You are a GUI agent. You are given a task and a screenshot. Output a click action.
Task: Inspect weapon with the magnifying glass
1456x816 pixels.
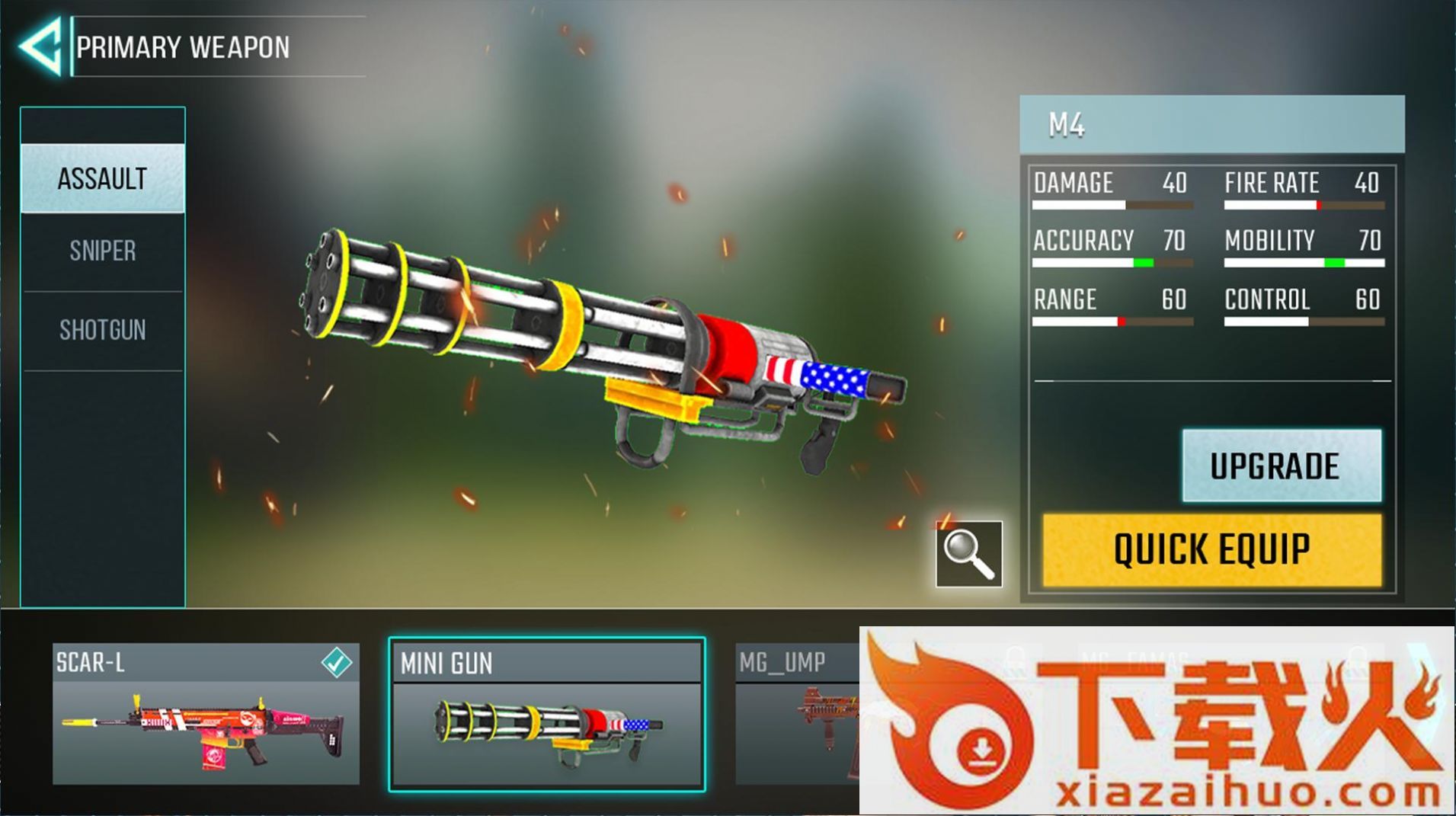(968, 555)
